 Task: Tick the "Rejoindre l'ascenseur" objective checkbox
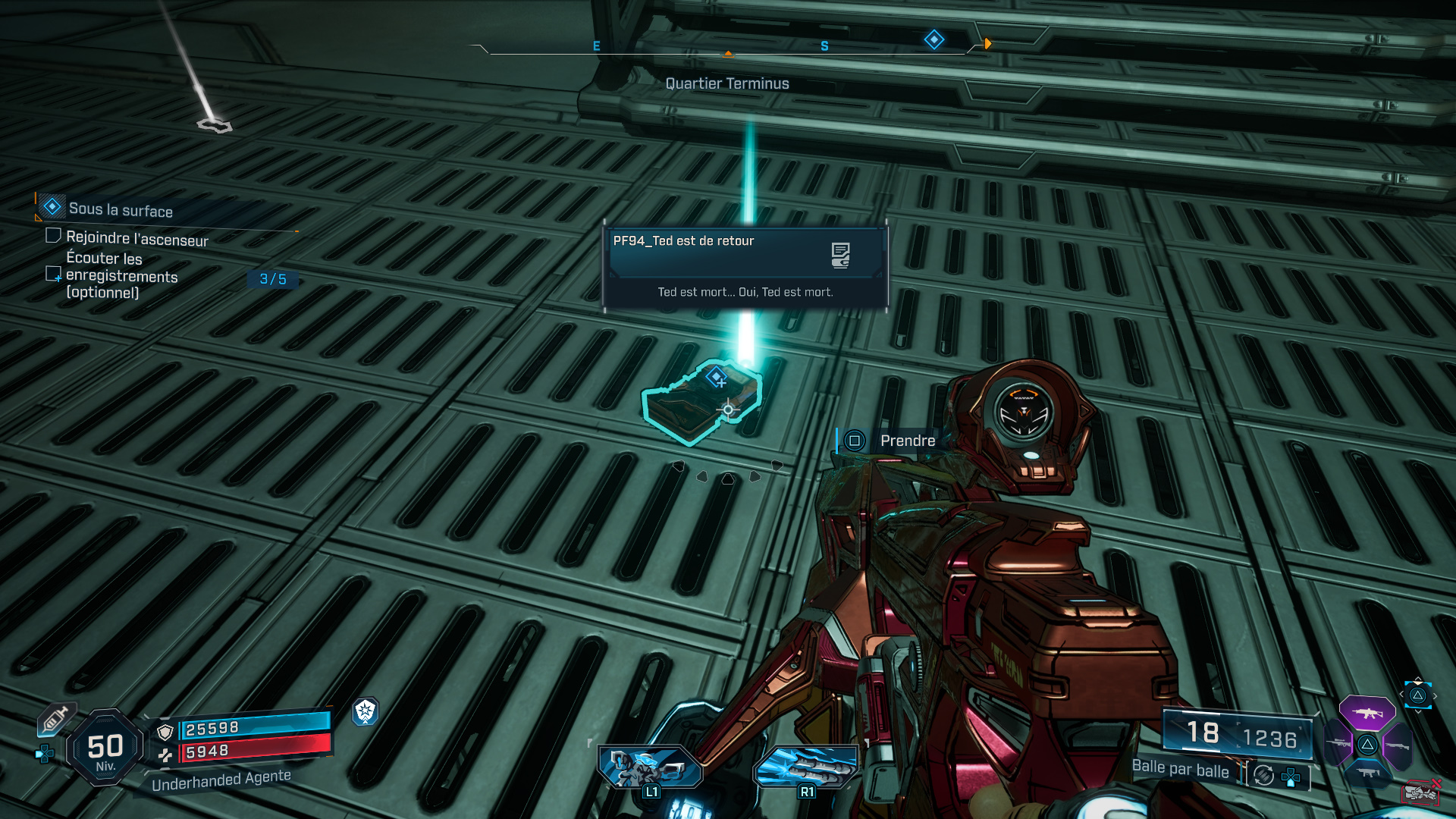[53, 236]
